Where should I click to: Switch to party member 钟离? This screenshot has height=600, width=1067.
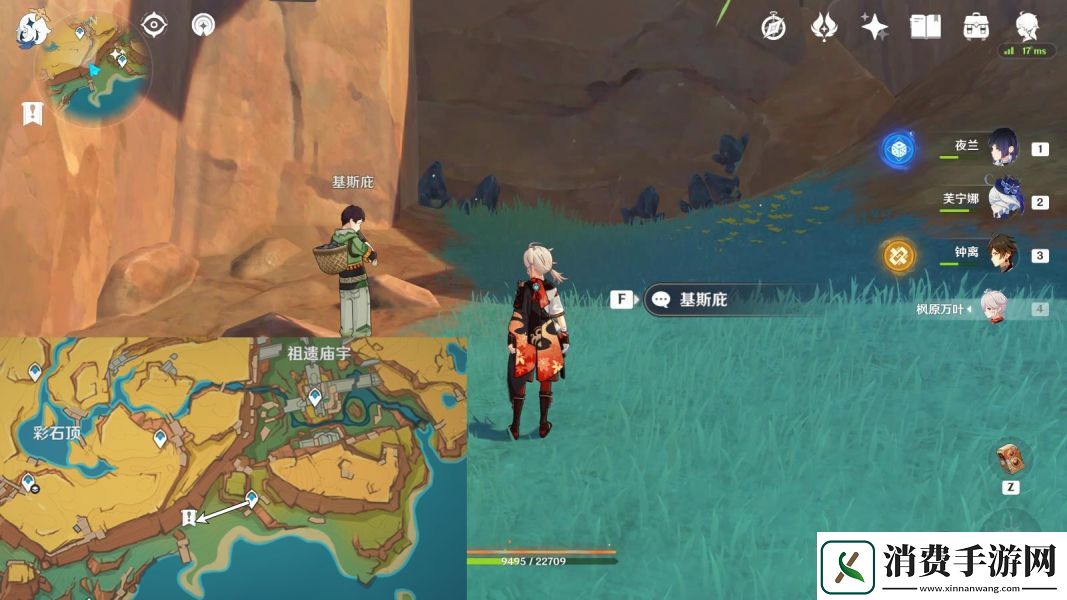coord(1003,255)
